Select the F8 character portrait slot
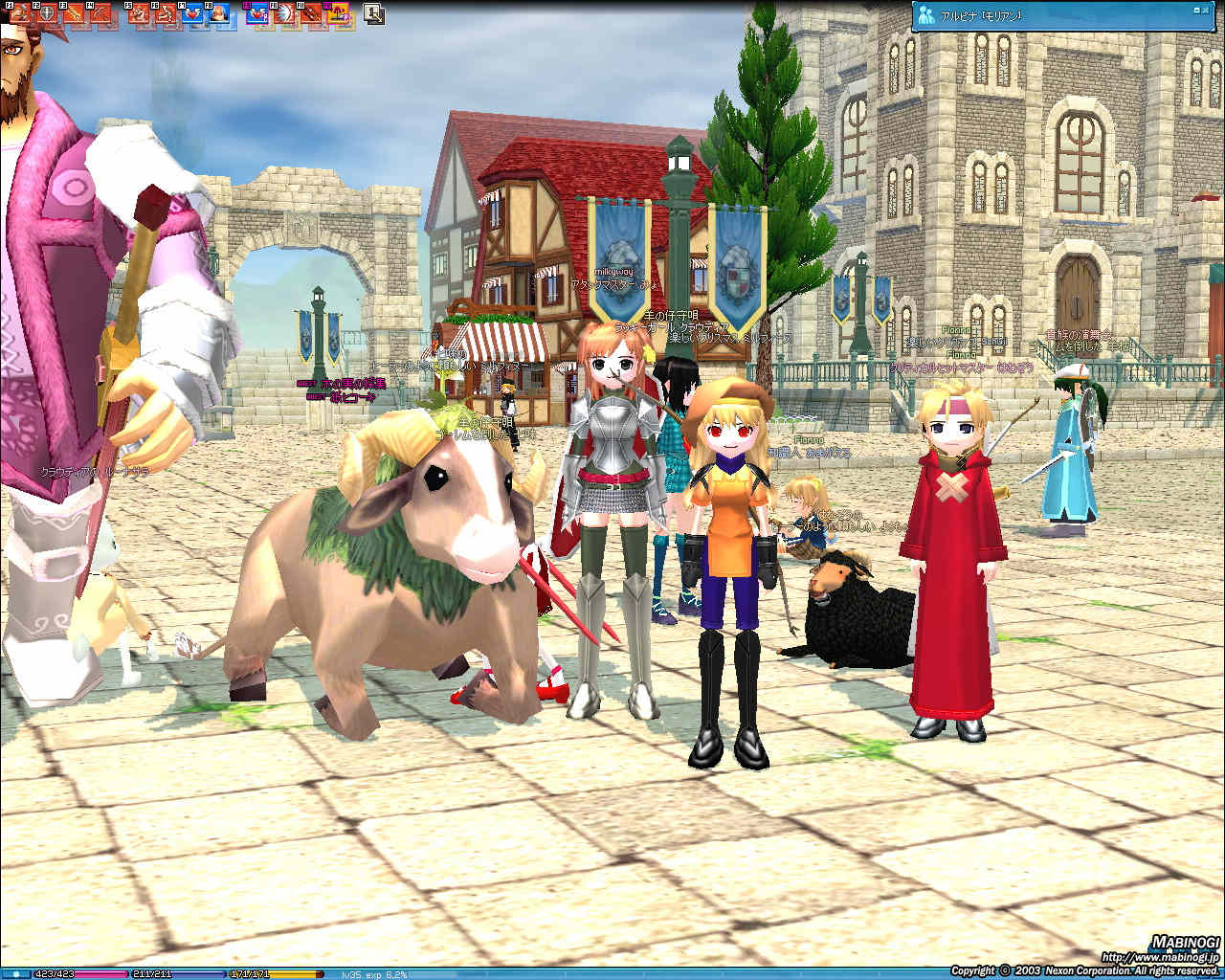Screen dimensions: 1225x980 coord(219,13)
